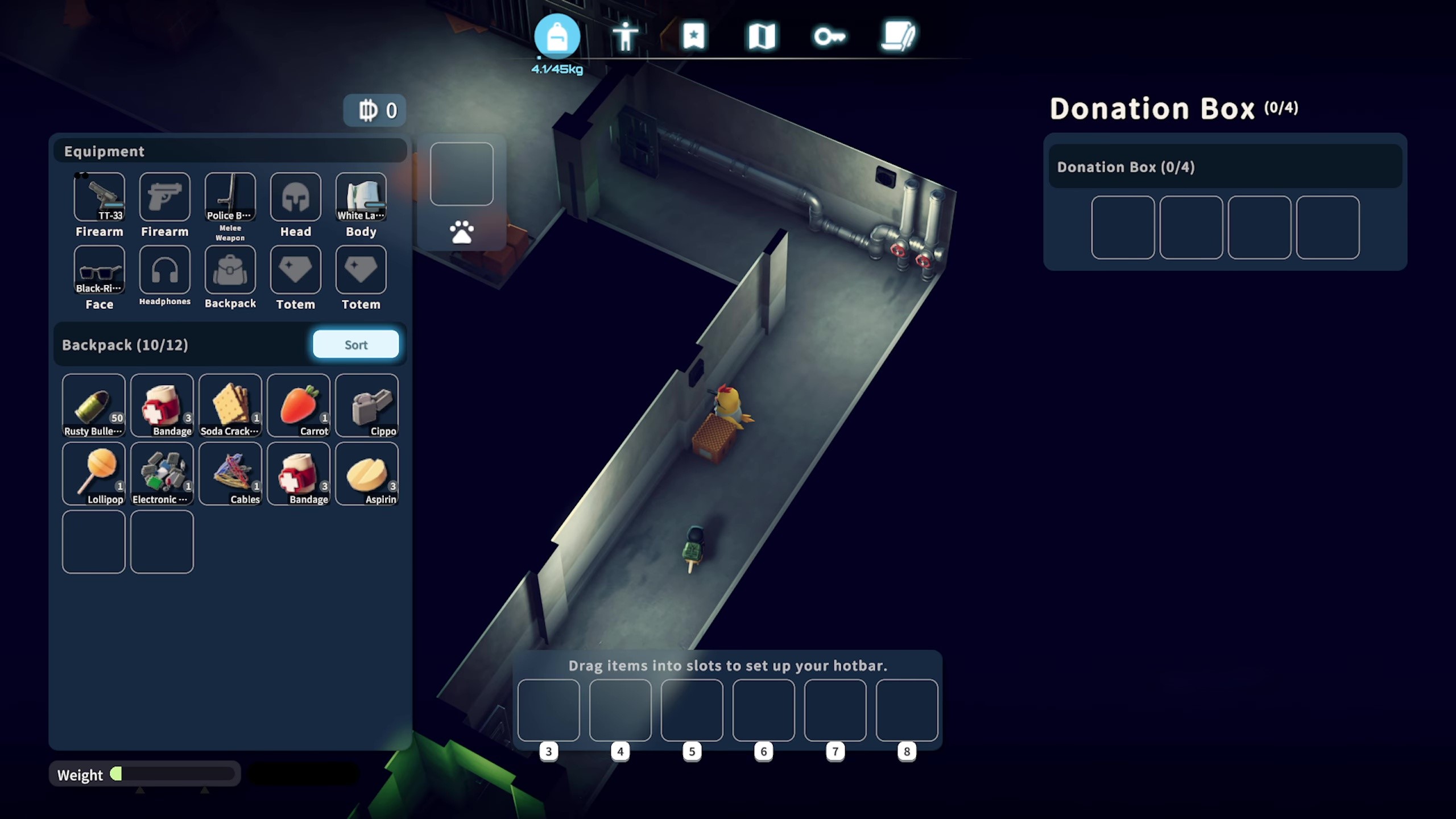Click the pet slot above the paw
The width and height of the screenshot is (1456, 819).
pyautogui.click(x=461, y=174)
